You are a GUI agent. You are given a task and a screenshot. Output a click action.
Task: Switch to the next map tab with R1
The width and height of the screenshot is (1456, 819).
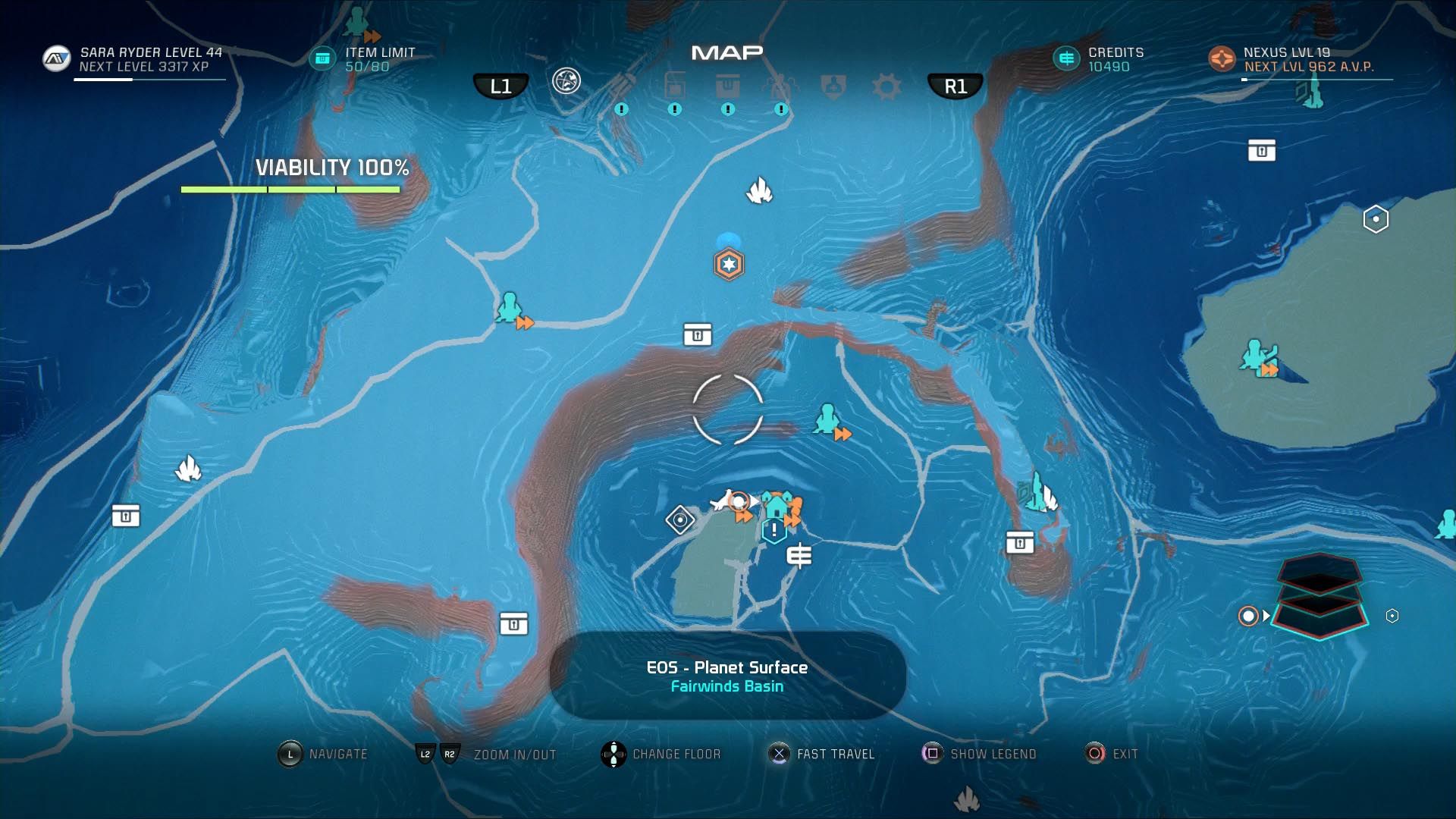(955, 85)
